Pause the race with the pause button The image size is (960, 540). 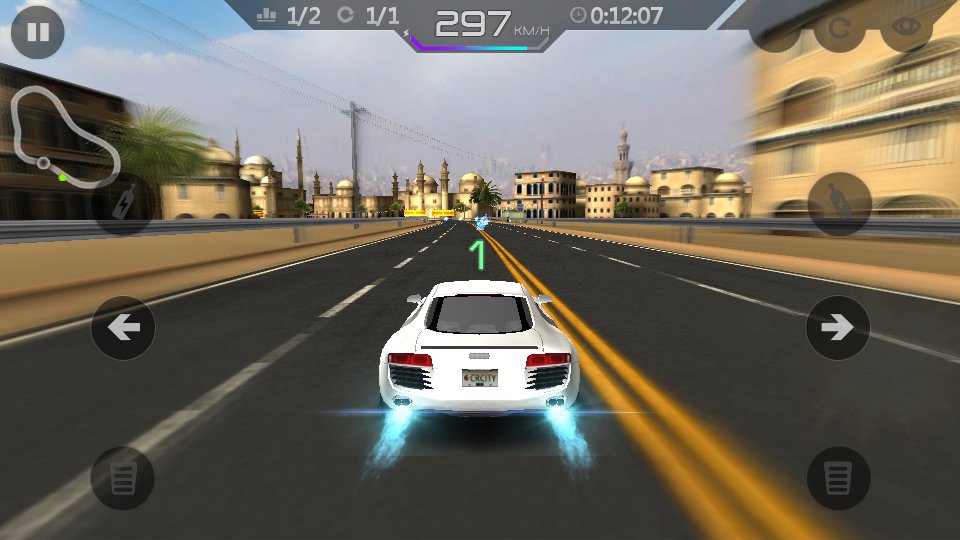(38, 32)
